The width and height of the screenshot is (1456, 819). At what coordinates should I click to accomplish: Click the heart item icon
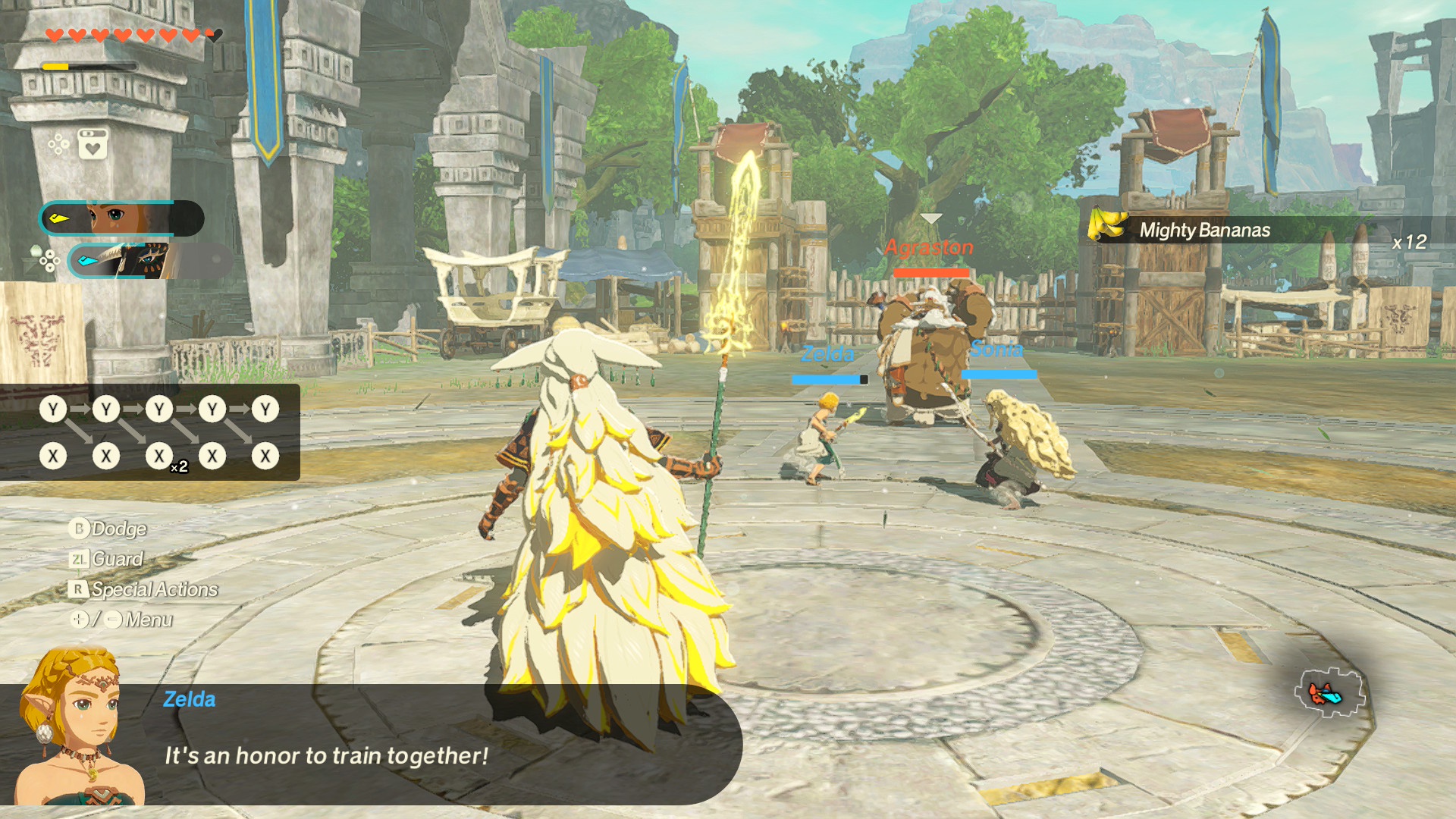(x=93, y=144)
